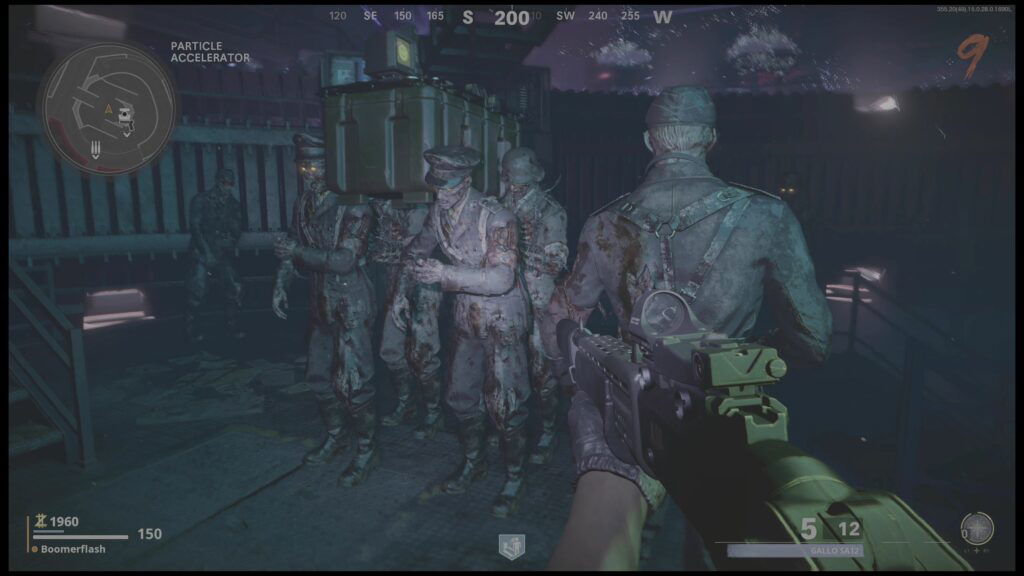Select the equipment icon beside the ammo
Viewport: 1024px width, 576px height.
pos(976,528)
